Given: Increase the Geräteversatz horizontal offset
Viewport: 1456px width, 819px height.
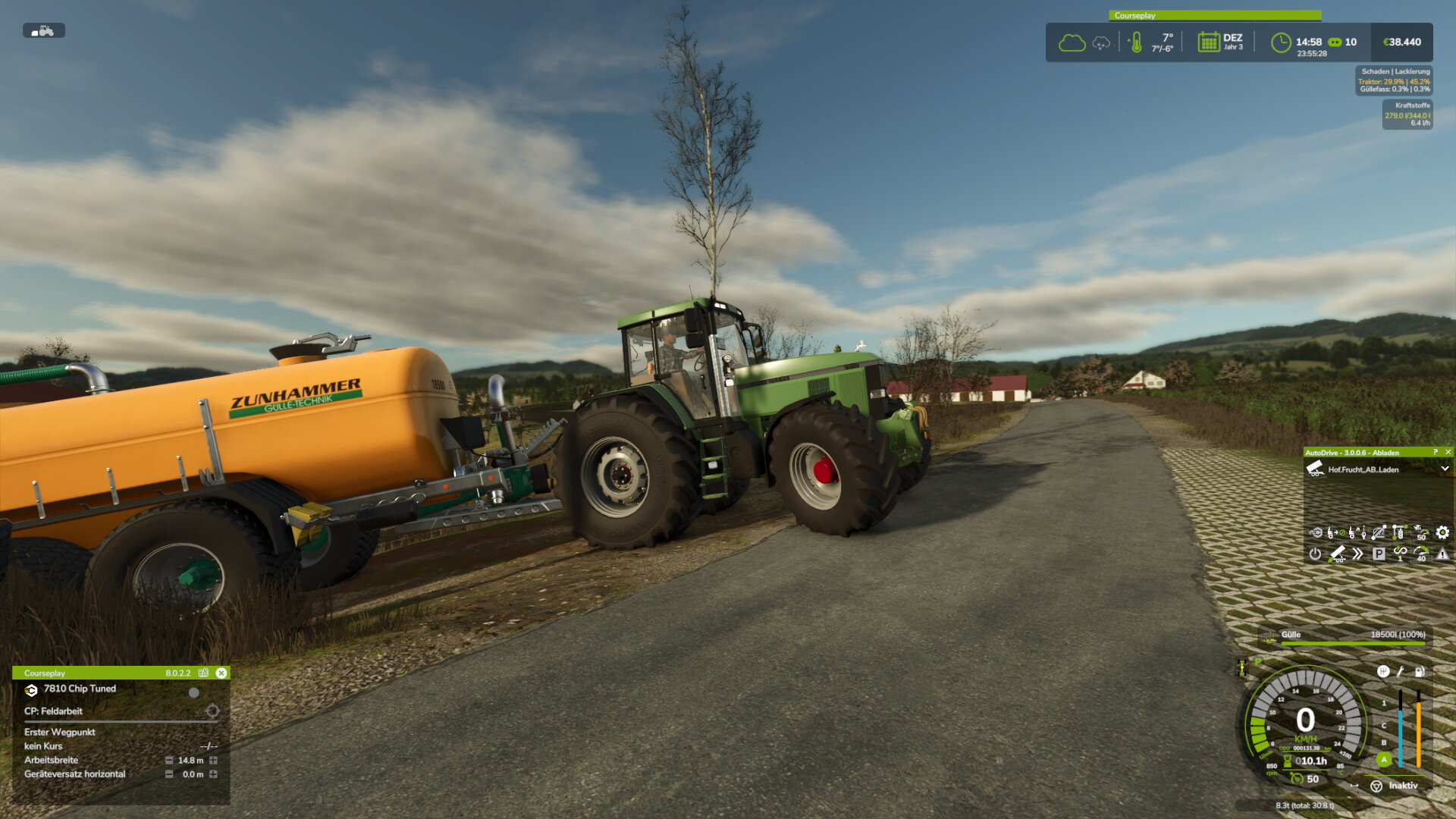Looking at the screenshot, I should 214,774.
